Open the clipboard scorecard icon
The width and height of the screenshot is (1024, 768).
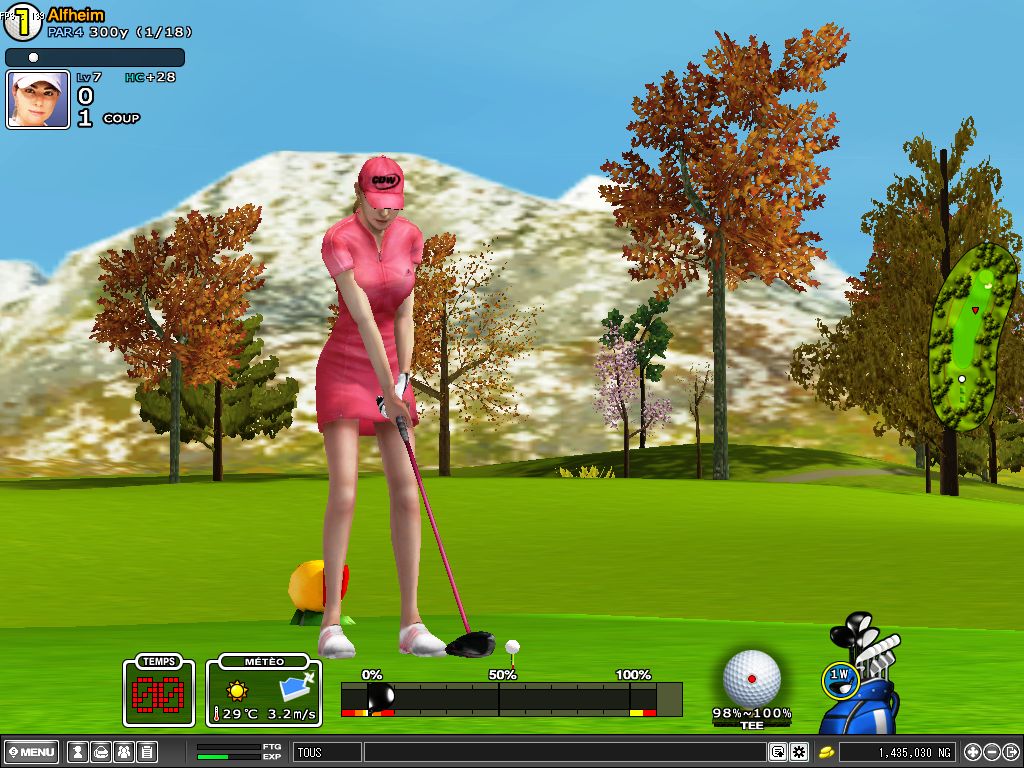point(146,752)
